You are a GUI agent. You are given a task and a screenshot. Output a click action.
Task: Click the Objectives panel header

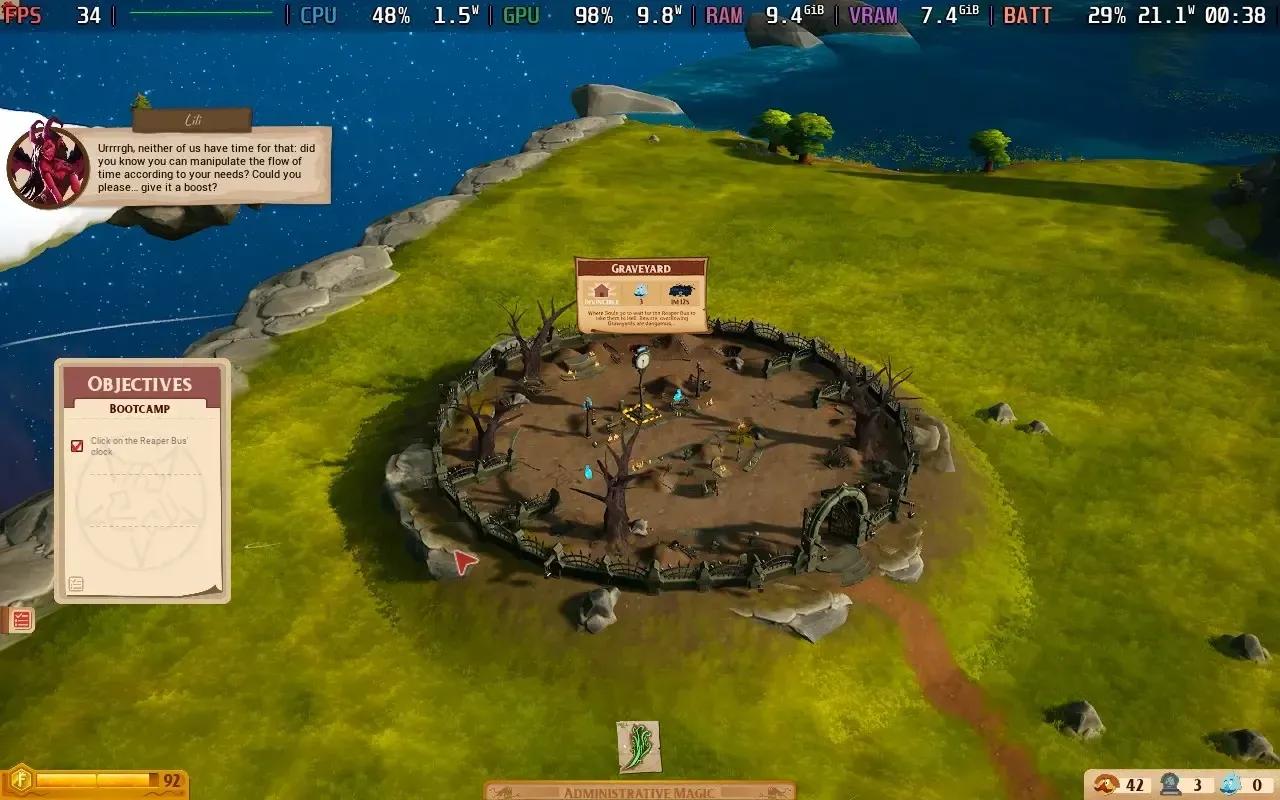(140, 384)
